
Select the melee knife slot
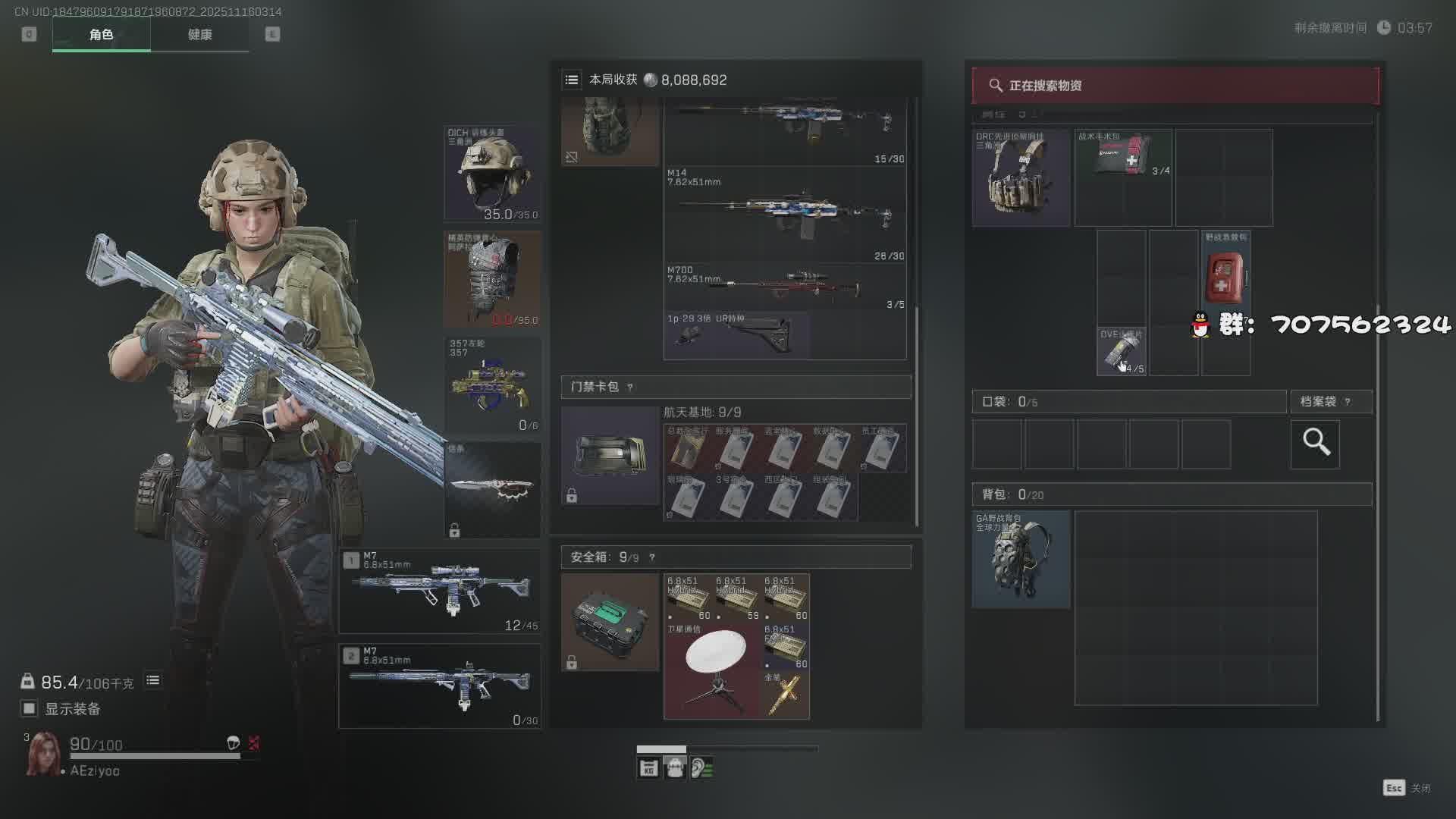tap(492, 489)
